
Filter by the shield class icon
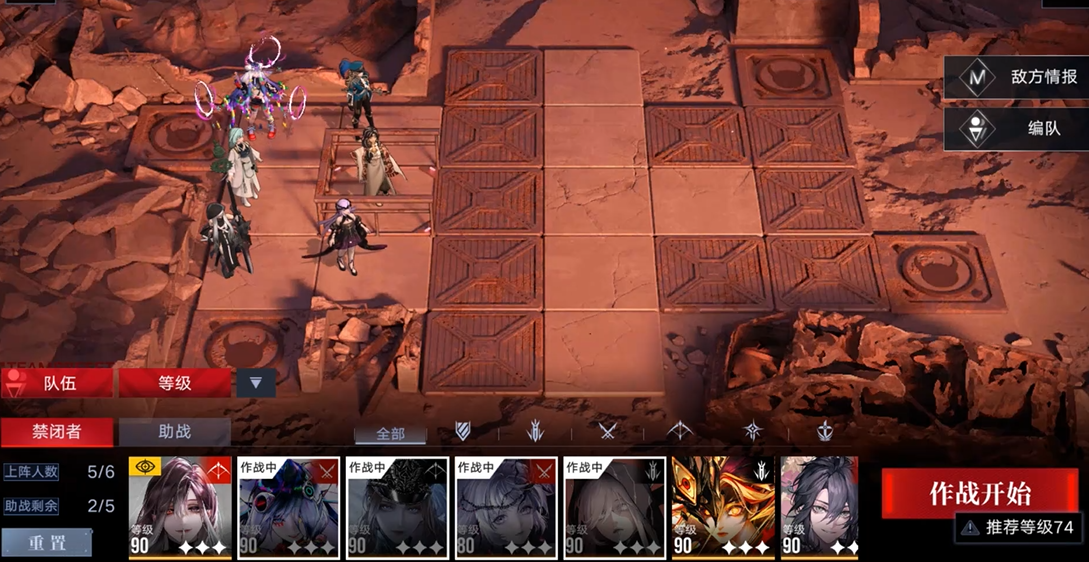[463, 431]
